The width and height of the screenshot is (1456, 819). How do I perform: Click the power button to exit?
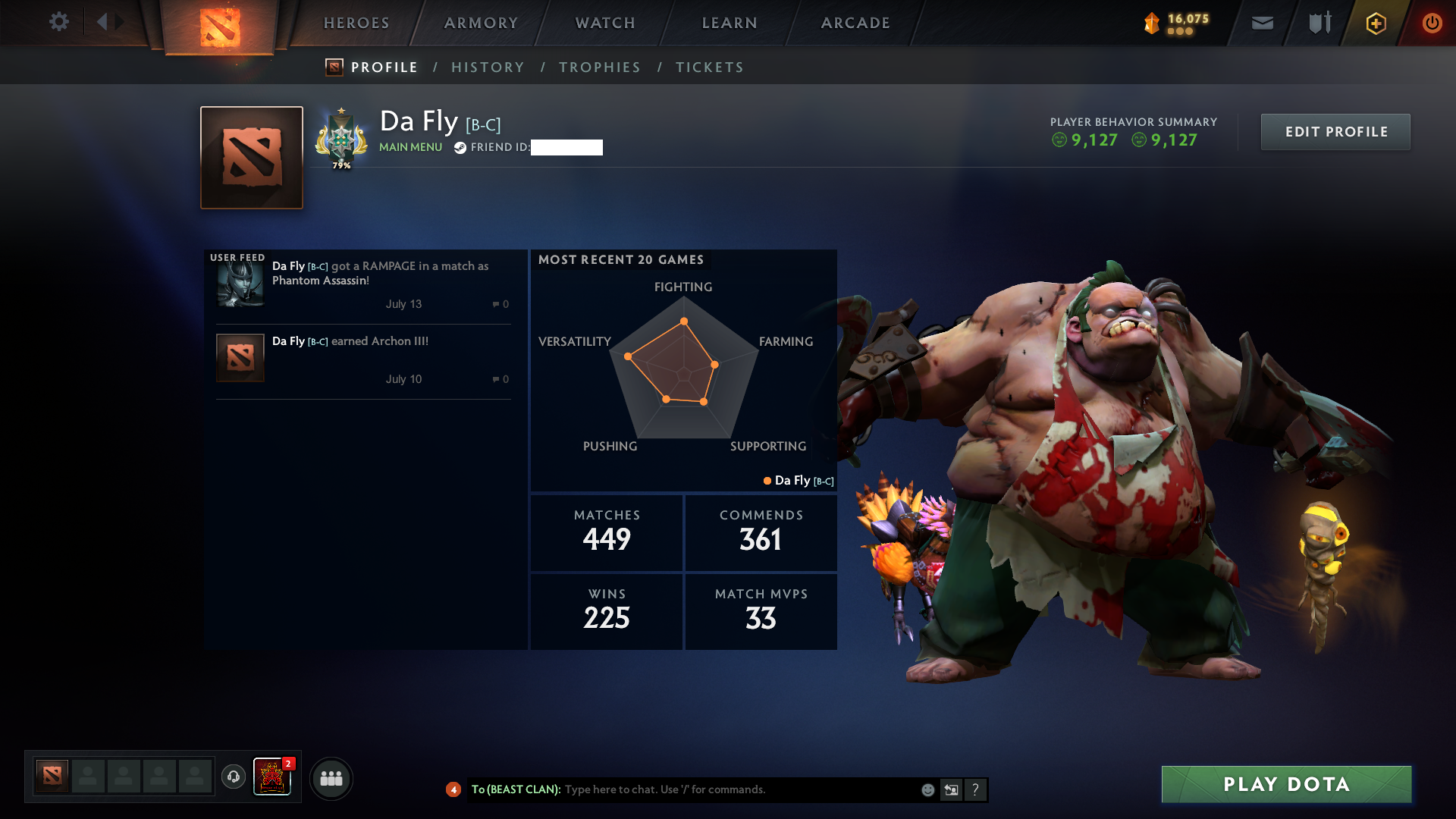click(1432, 23)
